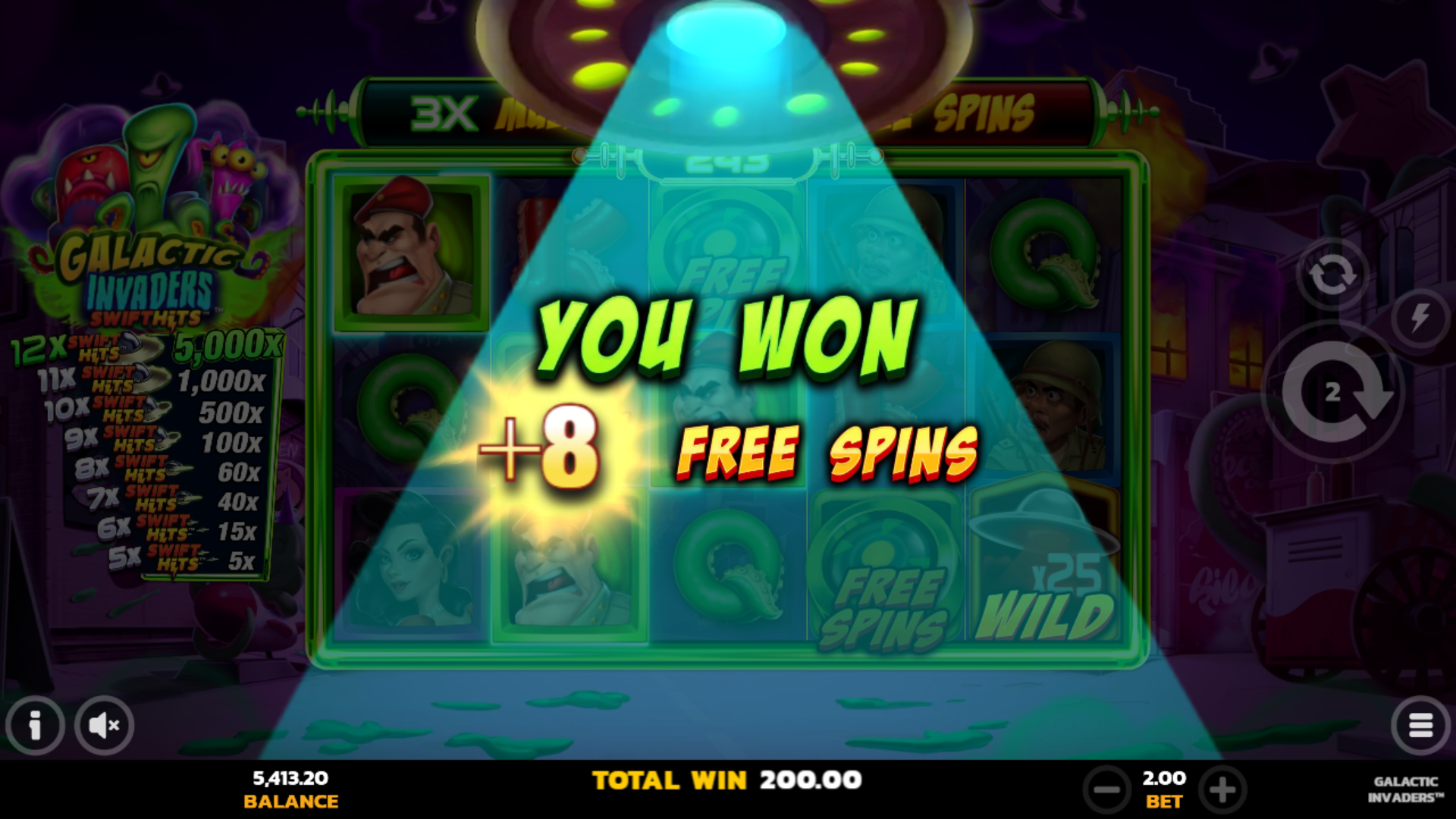Open the Galactic Invaders logo screen
The height and width of the screenshot is (819, 1456).
tap(140, 277)
